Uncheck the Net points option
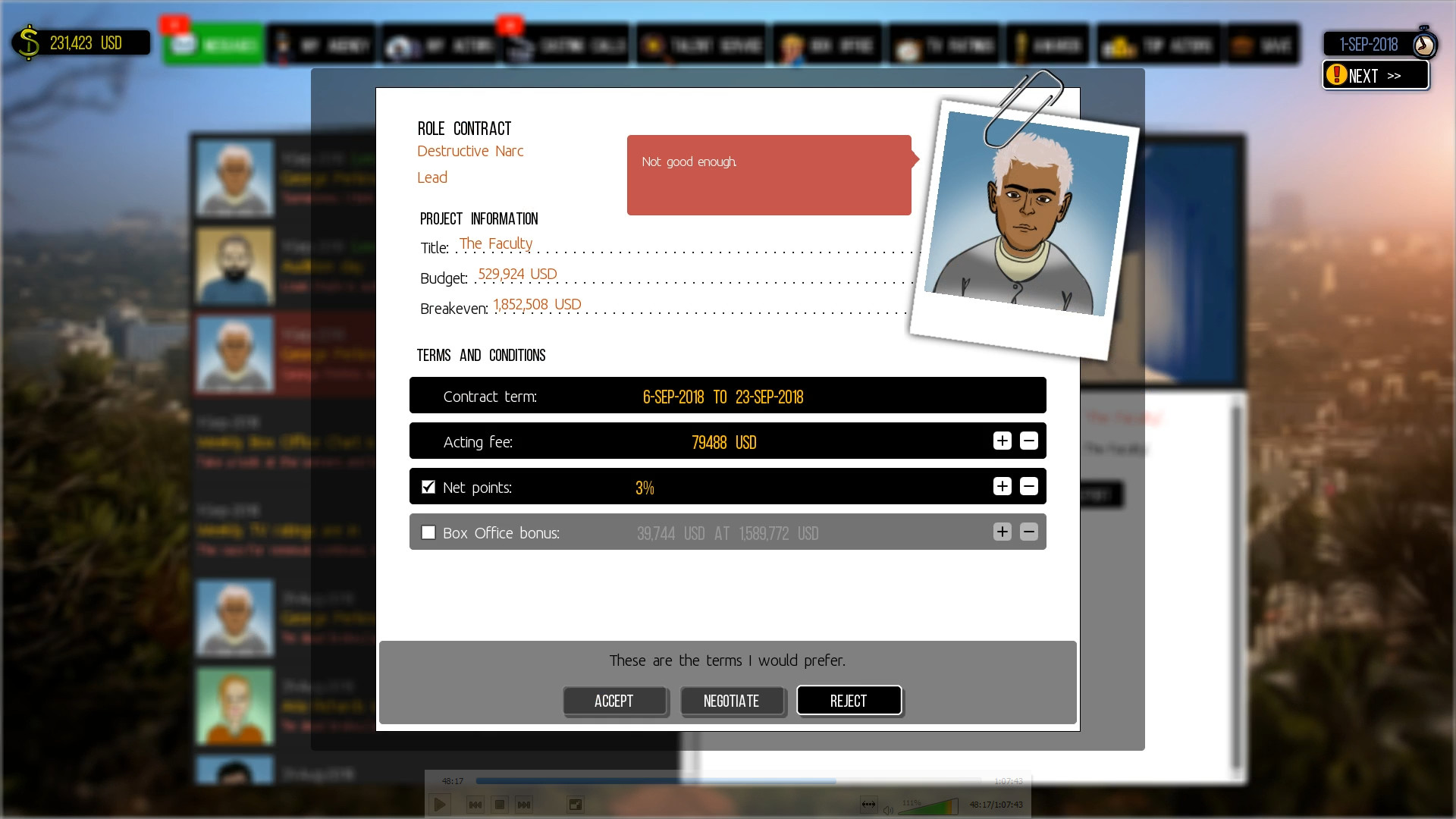Screen dimensions: 1456x819 428,487
